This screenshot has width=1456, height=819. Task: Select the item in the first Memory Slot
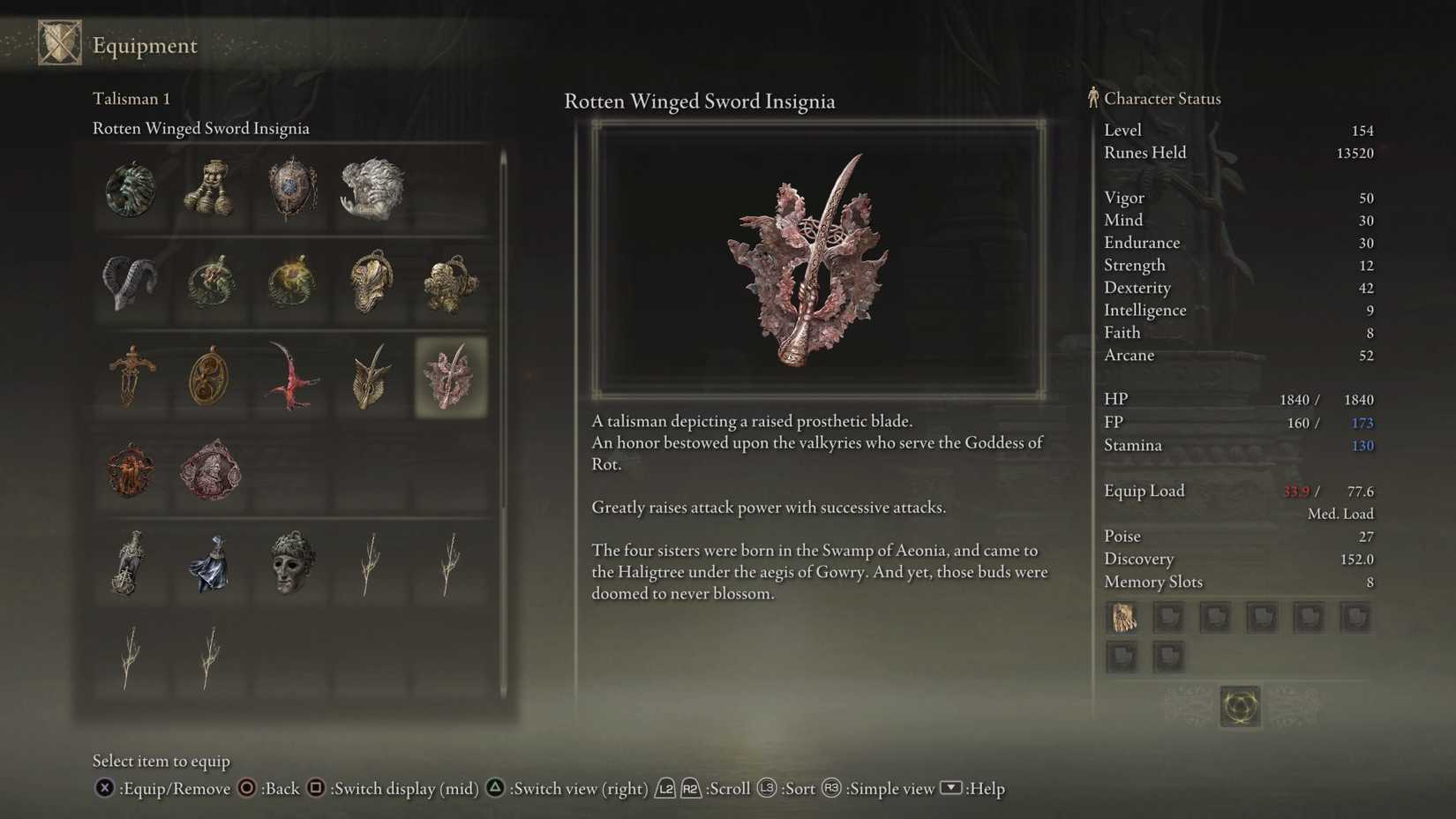1122,617
